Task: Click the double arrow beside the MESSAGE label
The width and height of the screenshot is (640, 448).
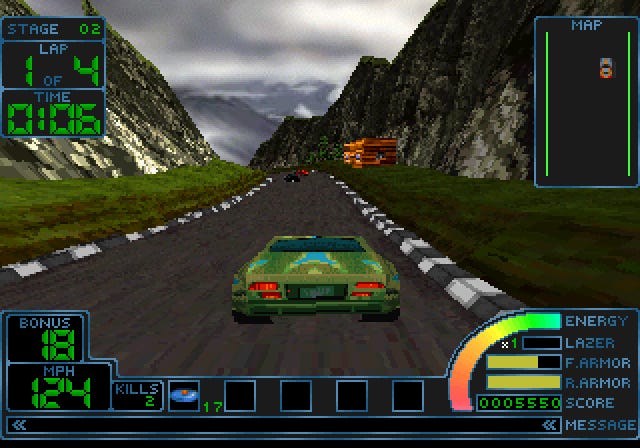Action: coord(550,426)
